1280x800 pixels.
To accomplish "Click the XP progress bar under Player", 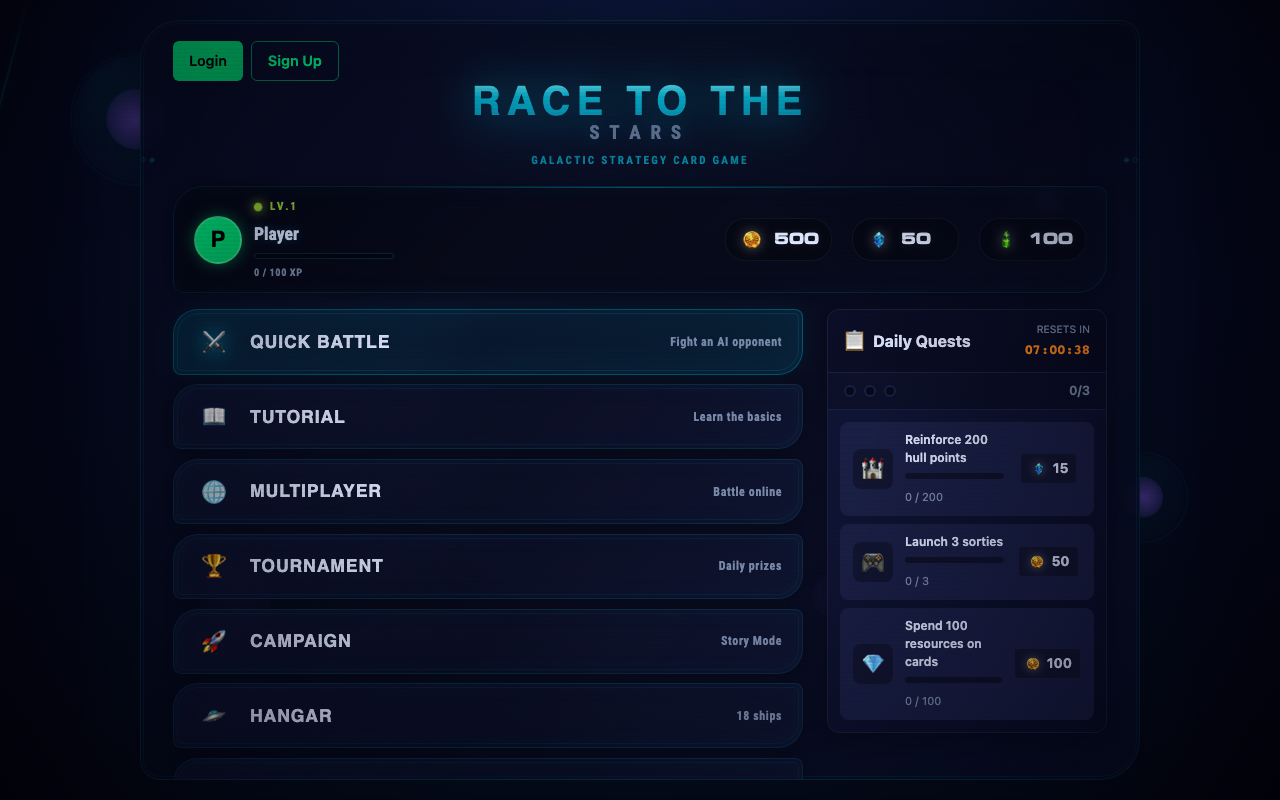I will (x=323, y=255).
